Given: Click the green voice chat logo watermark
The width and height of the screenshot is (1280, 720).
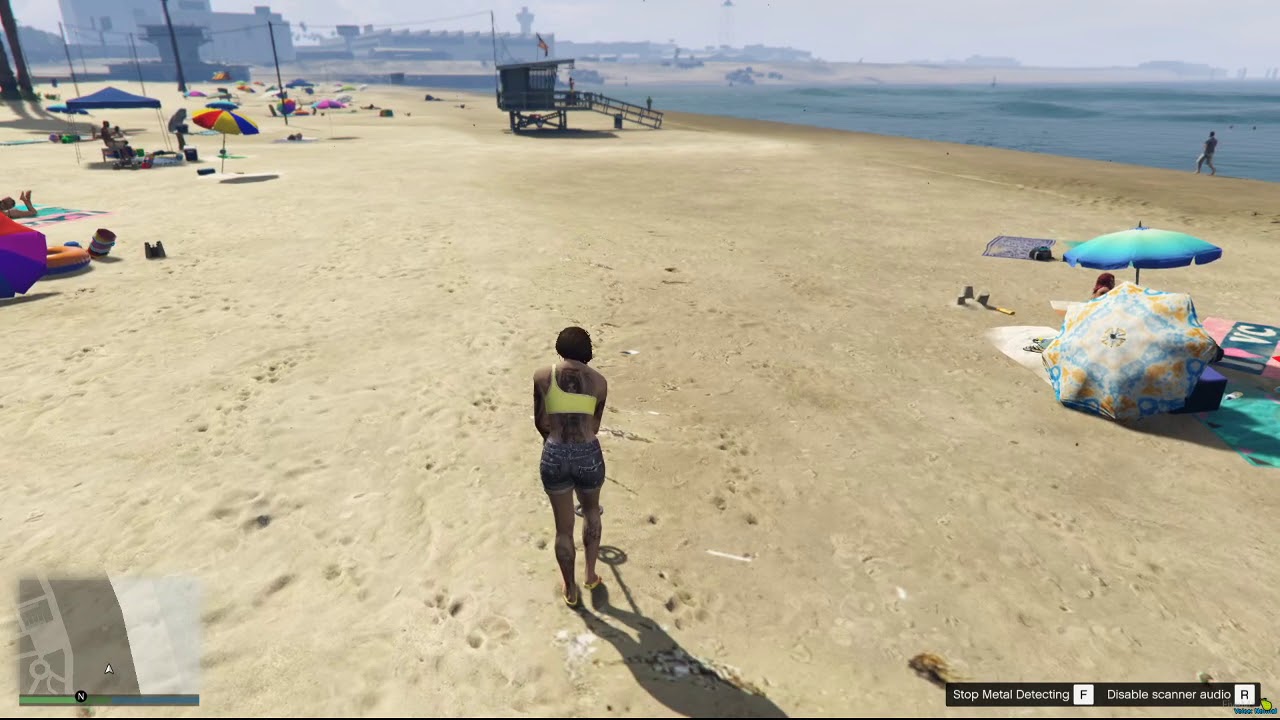Looking at the screenshot, I should (1268, 706).
